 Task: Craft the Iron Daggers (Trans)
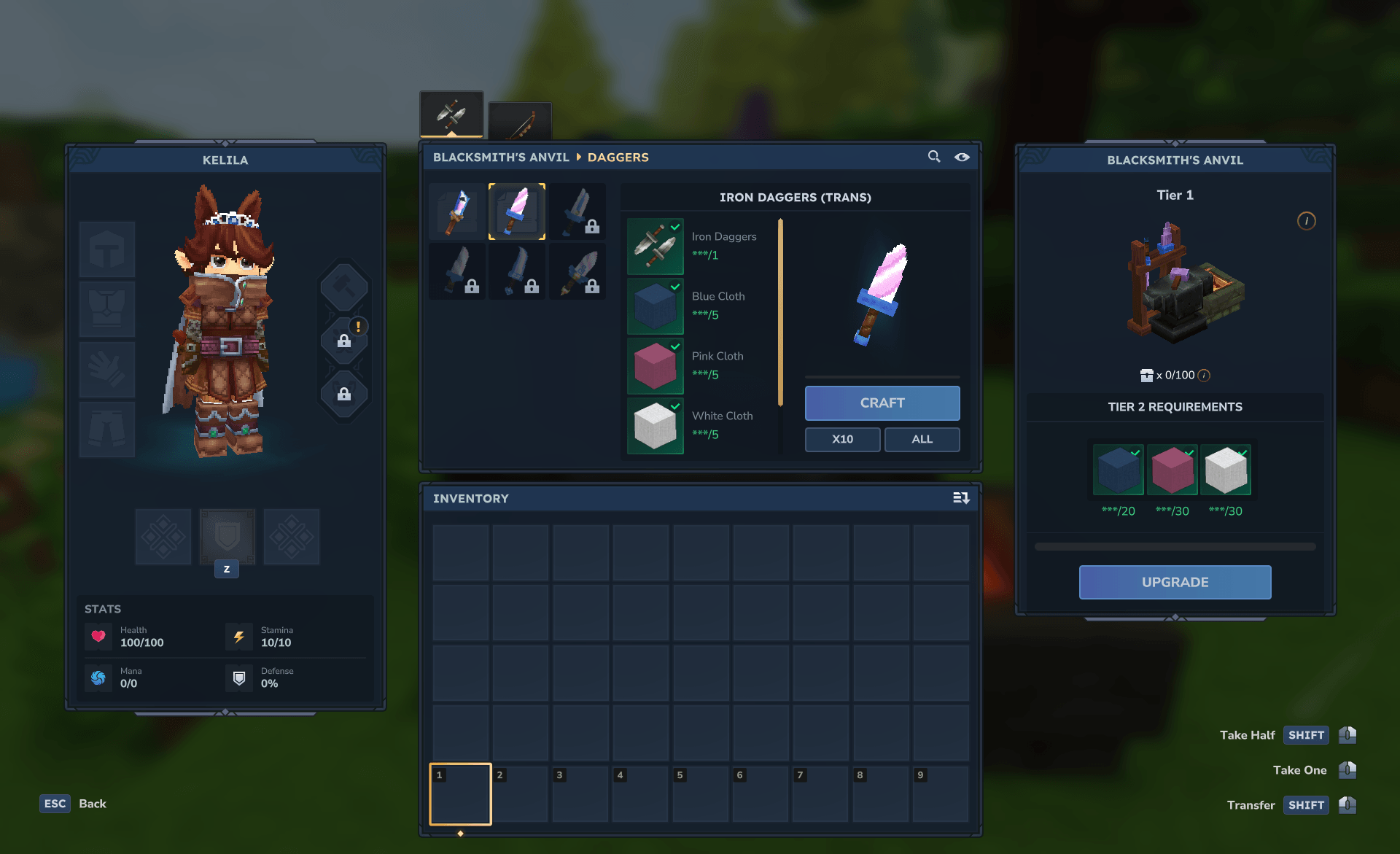point(882,403)
